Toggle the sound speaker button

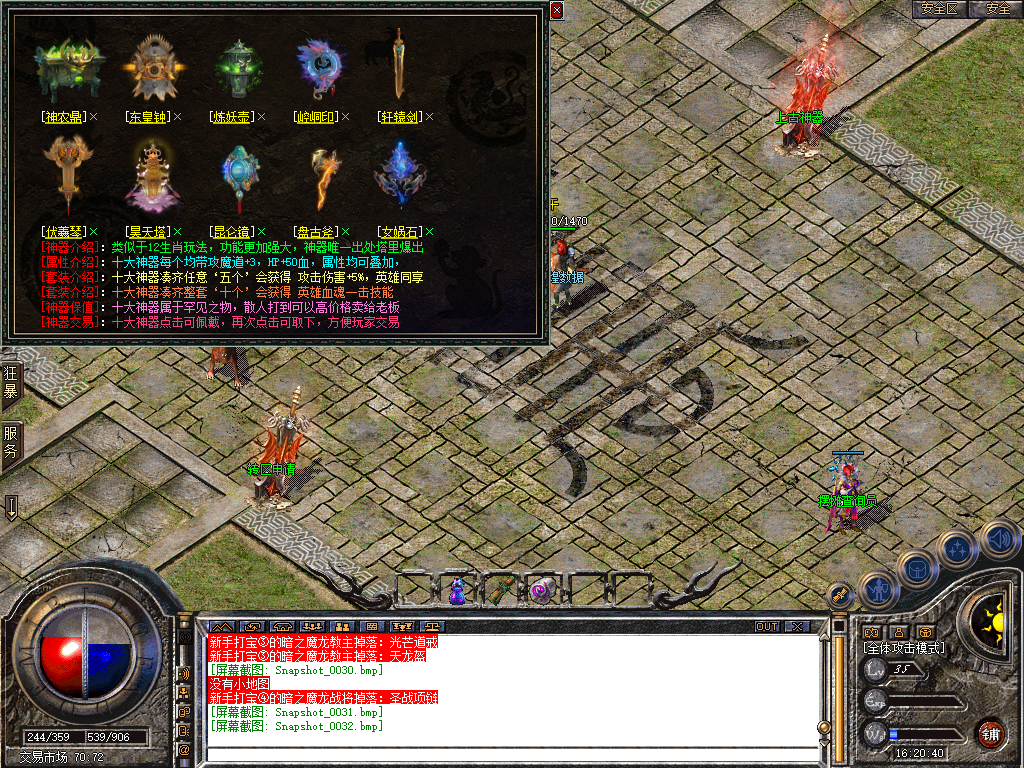coord(998,540)
